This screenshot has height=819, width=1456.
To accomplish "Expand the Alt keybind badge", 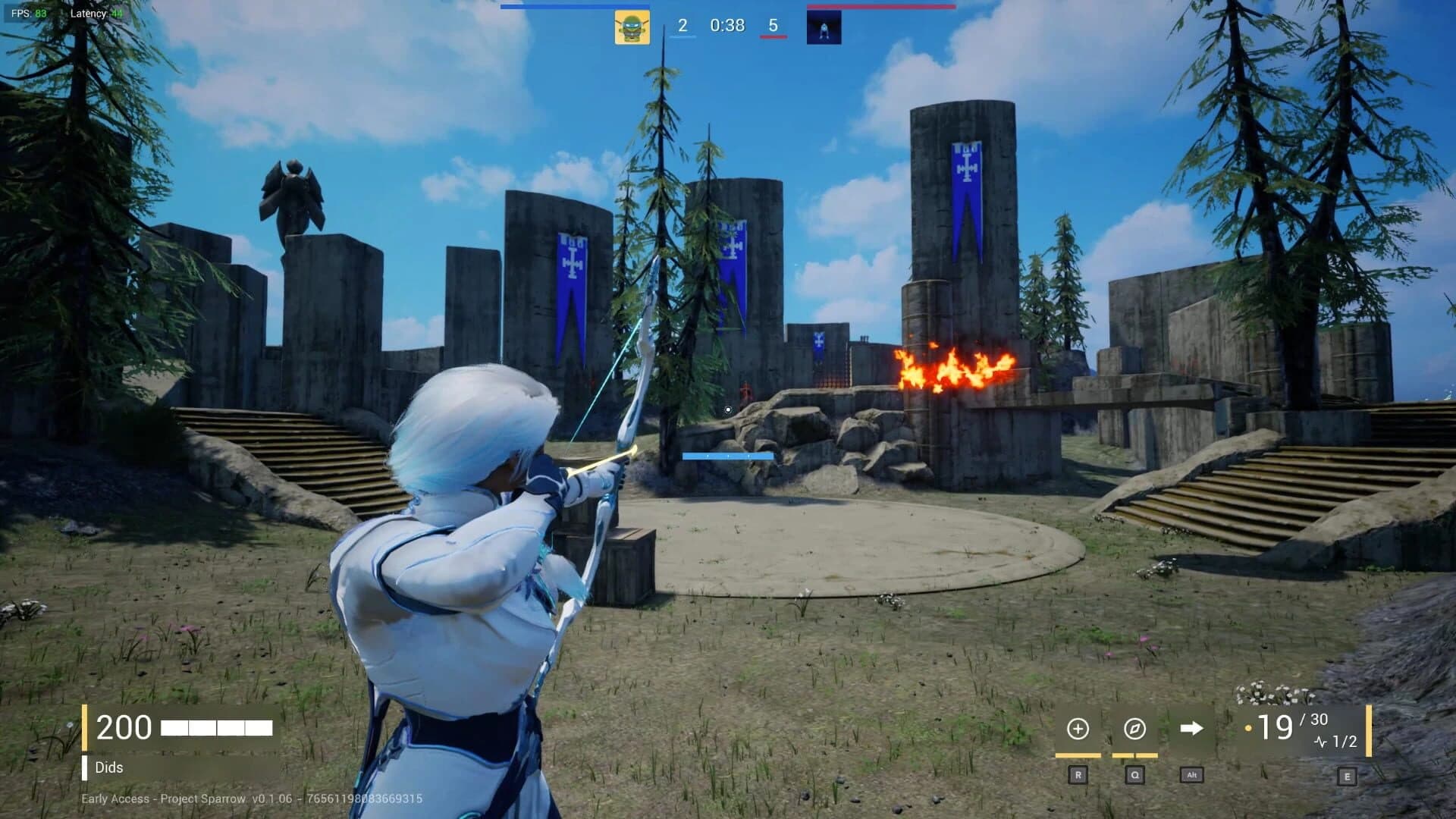I will pyautogui.click(x=1191, y=776).
